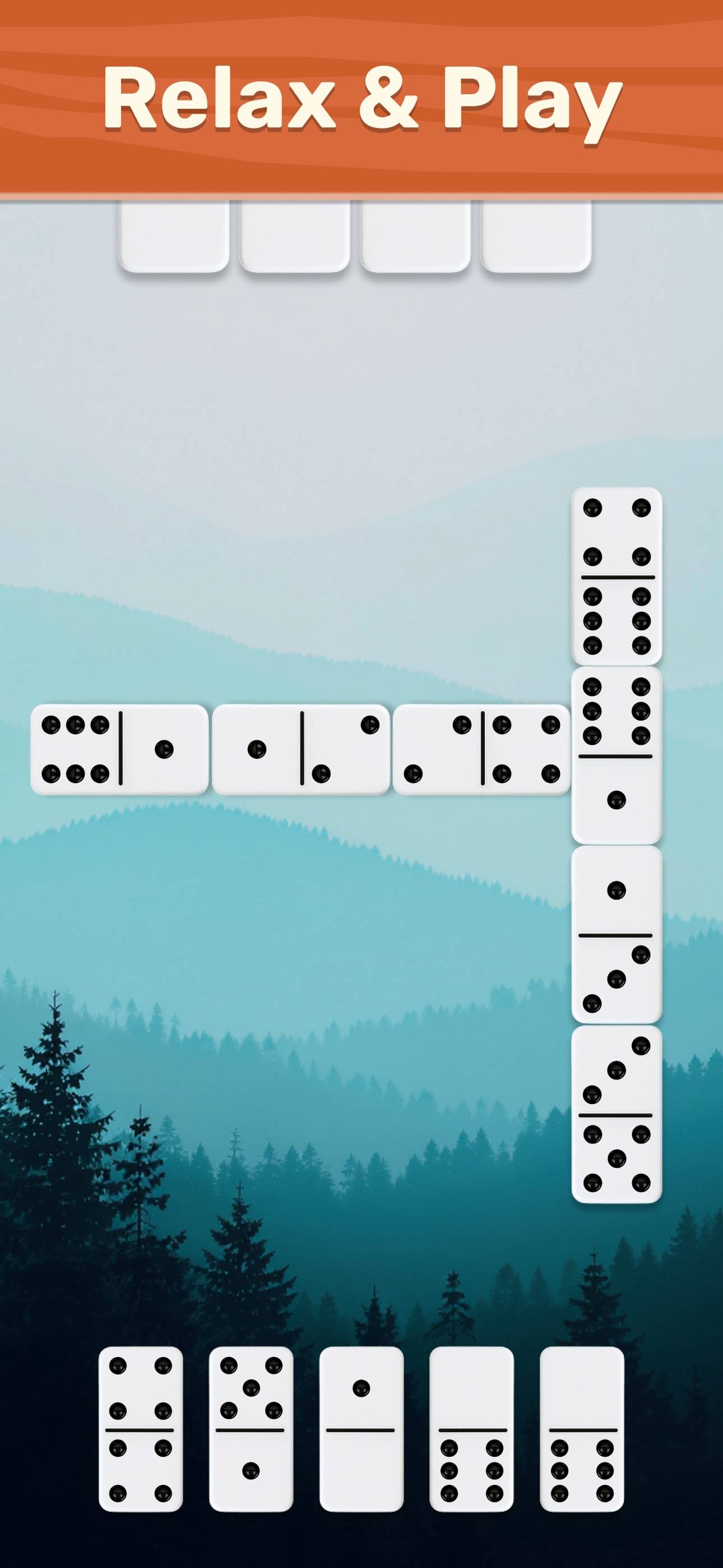Click the two-four domino next to the vertical chain
Viewport: 723px width, 1568px height.
pyautogui.click(x=484, y=758)
